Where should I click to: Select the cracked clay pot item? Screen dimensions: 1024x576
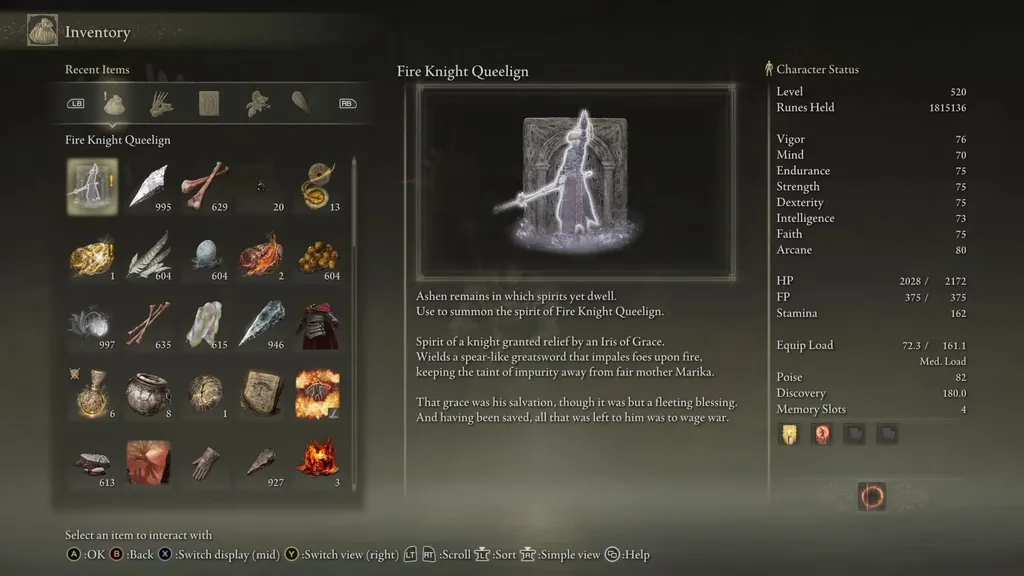point(148,393)
